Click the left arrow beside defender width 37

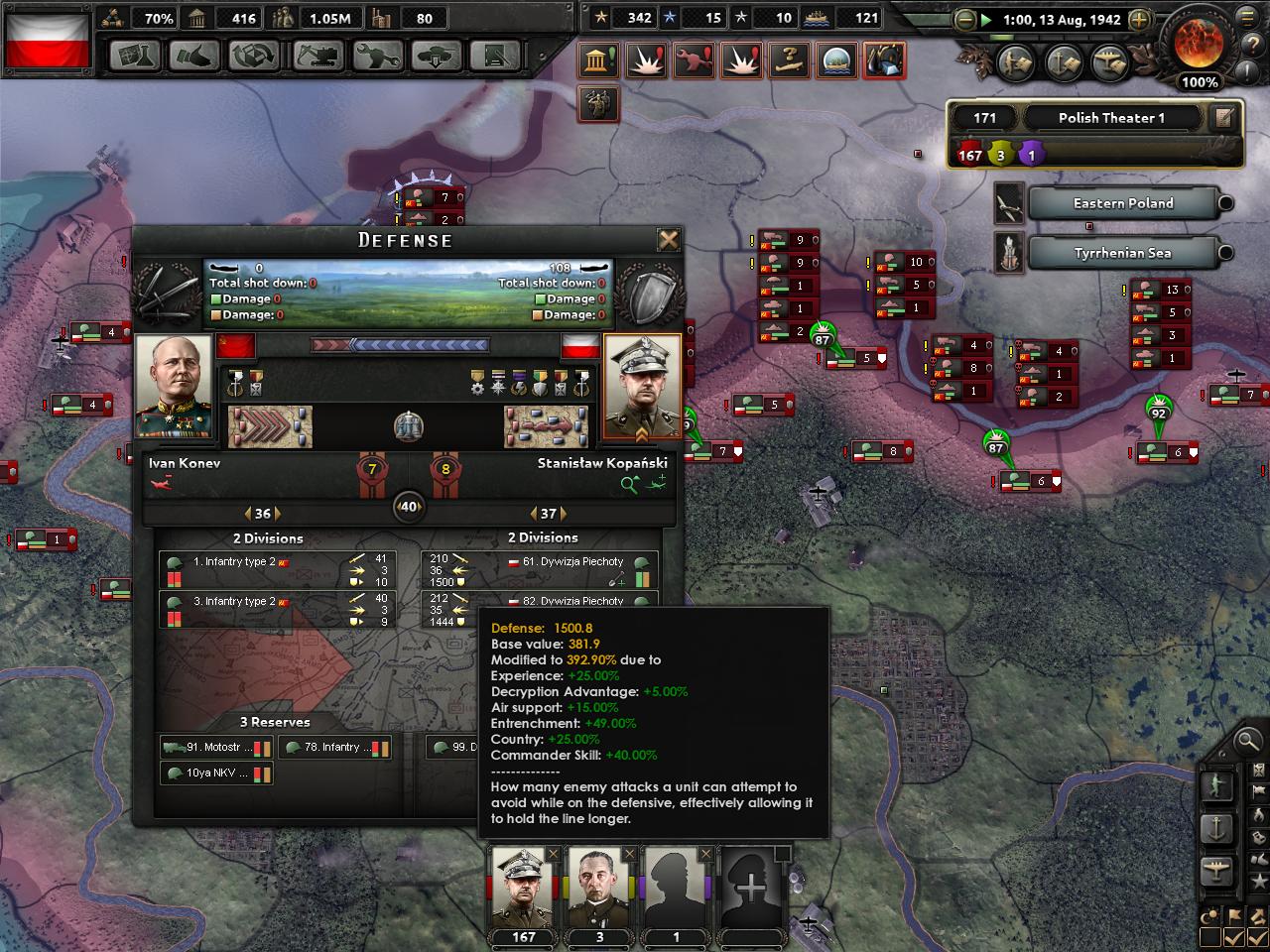(532, 514)
